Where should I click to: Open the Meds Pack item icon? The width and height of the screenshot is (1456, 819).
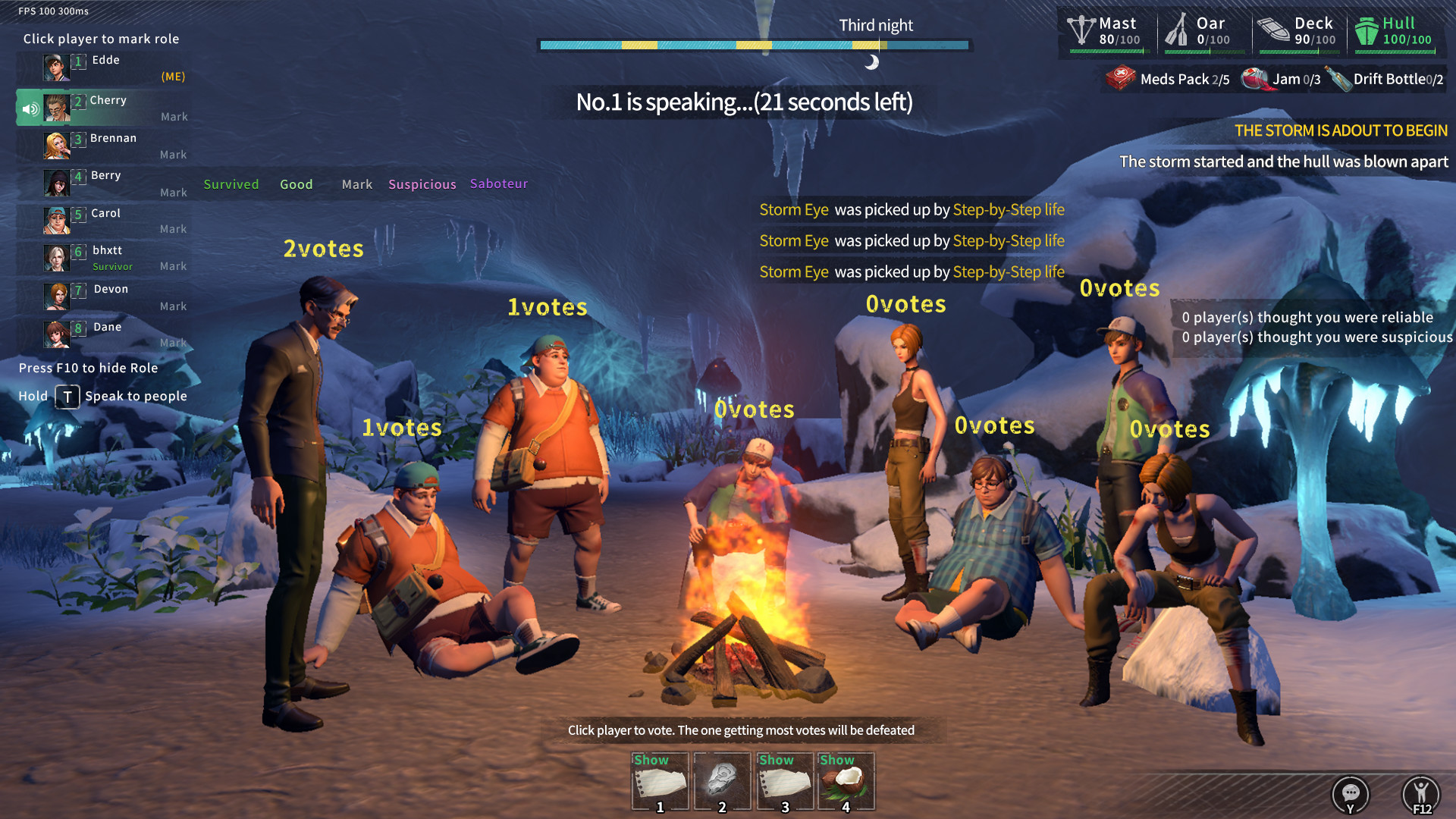[1121, 79]
